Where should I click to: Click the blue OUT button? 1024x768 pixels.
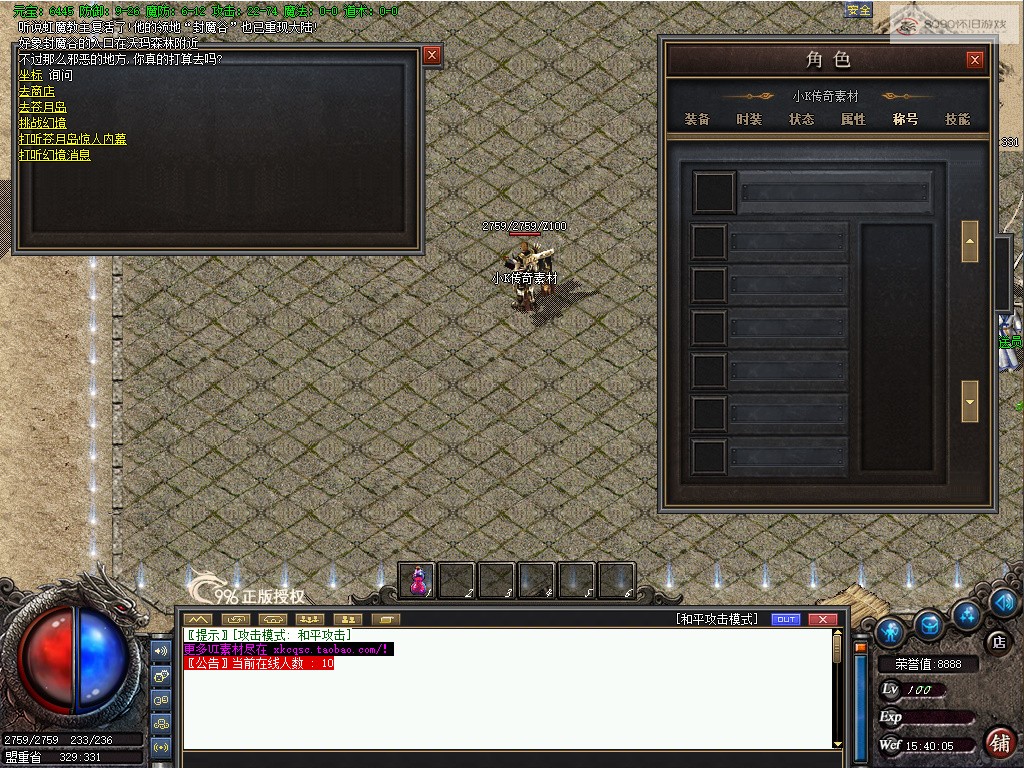[787, 619]
